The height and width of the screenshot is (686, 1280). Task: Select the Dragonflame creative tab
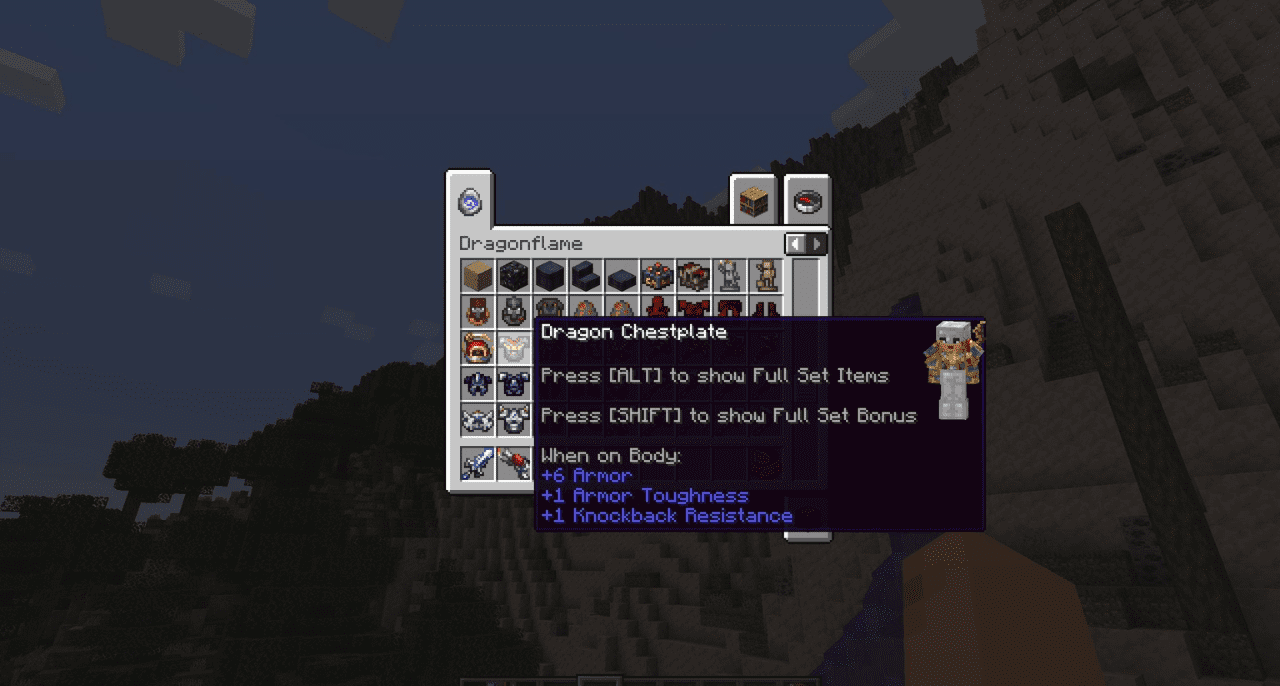point(470,202)
